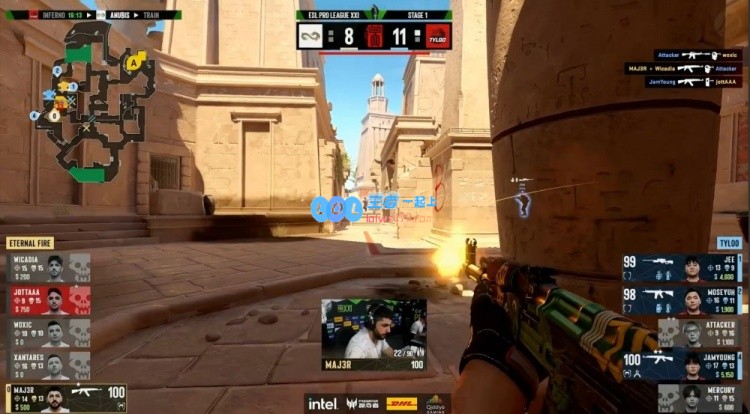The image size is (750, 414).
Task: Pick XANTARES's player card
Action: click(49, 364)
